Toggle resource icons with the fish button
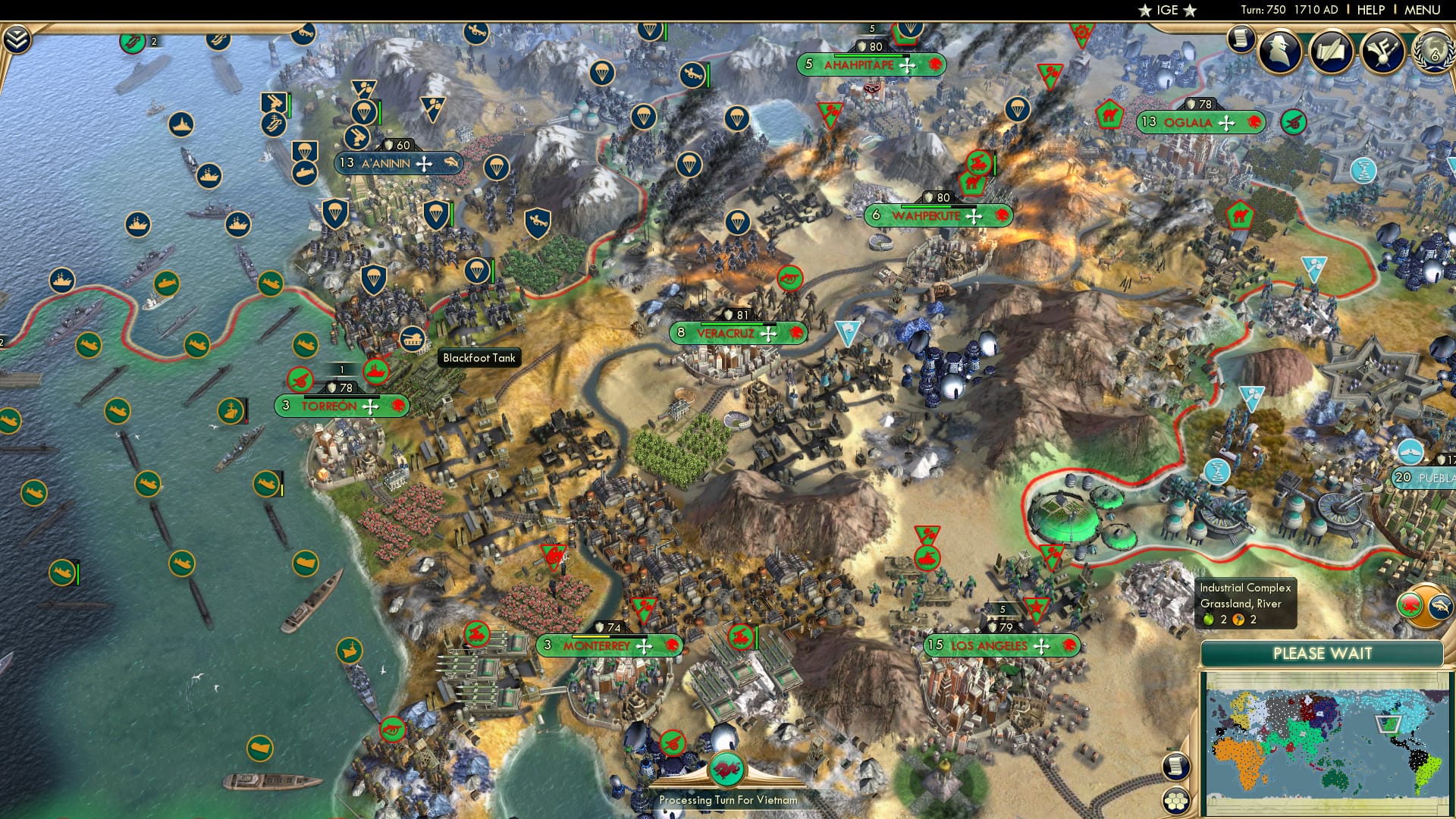Viewport: 1456px width, 819px height. pos(1440,606)
